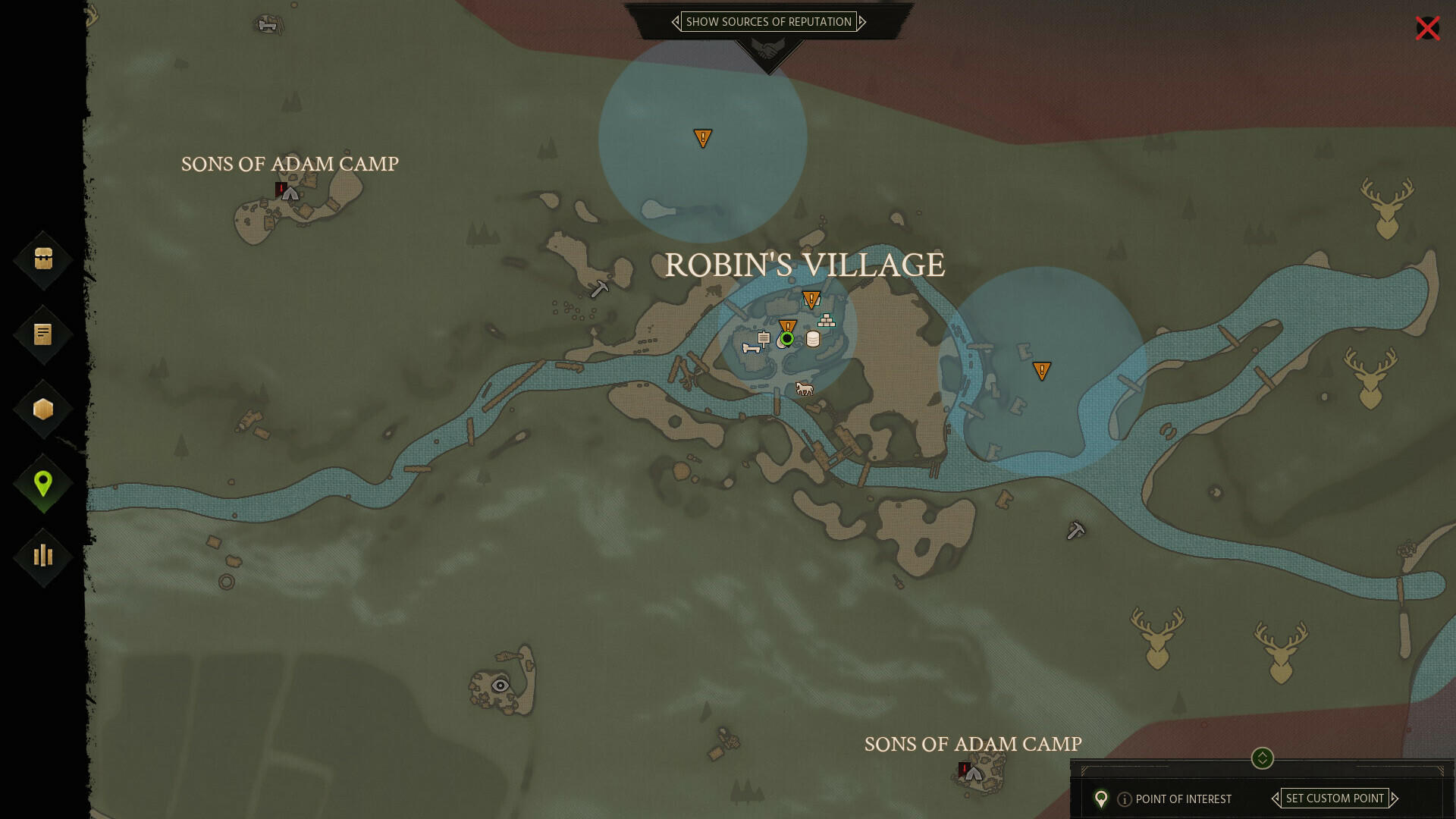Click the info icon next to POINT OF INTEREST

[1125, 799]
